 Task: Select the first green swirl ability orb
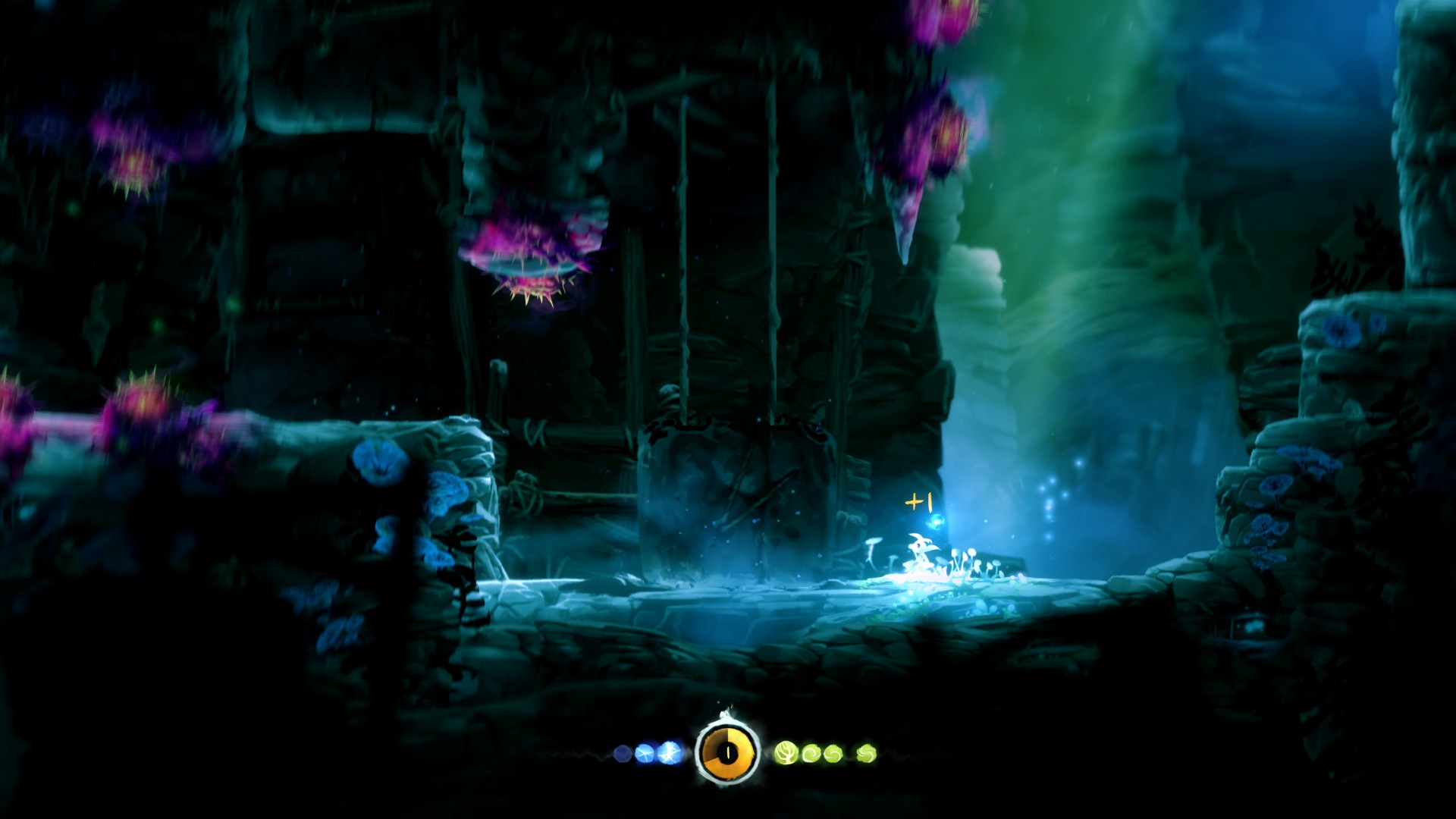(811, 752)
